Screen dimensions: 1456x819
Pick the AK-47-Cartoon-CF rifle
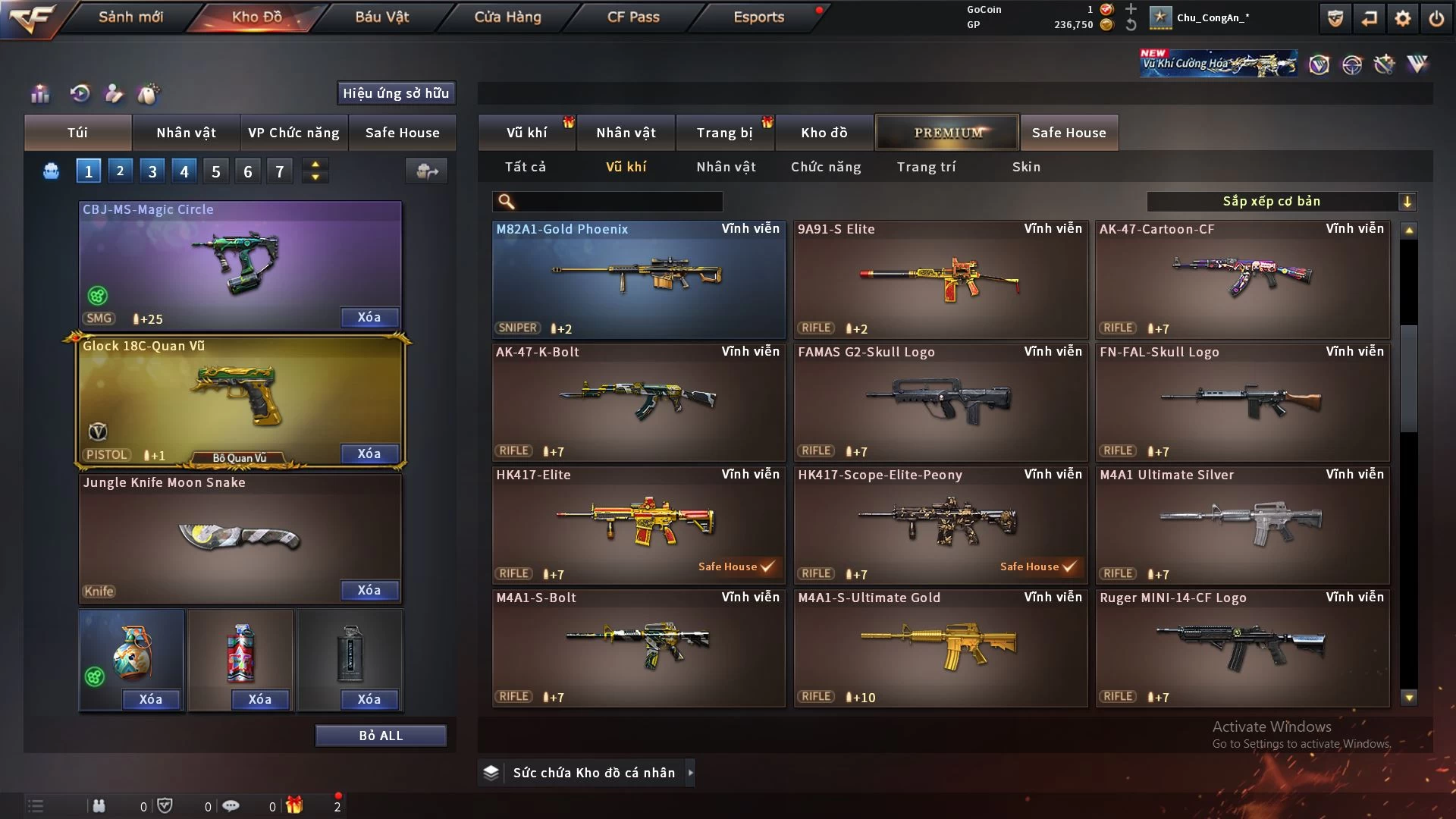point(1241,279)
